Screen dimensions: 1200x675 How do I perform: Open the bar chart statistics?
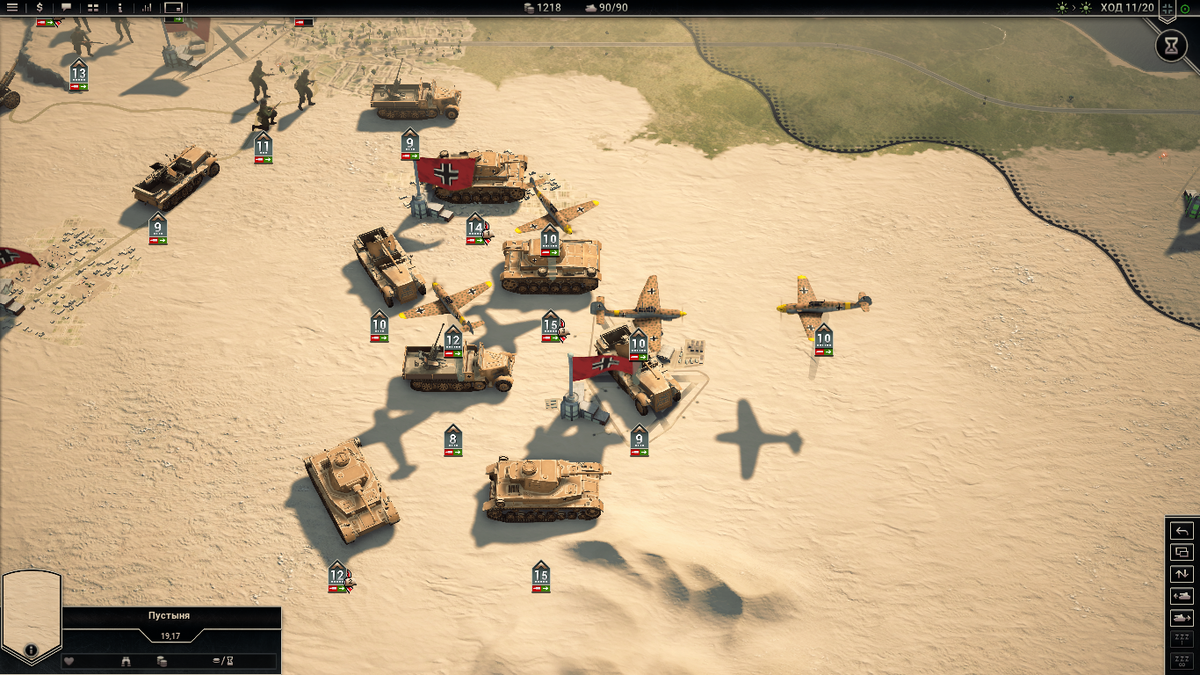tap(147, 7)
